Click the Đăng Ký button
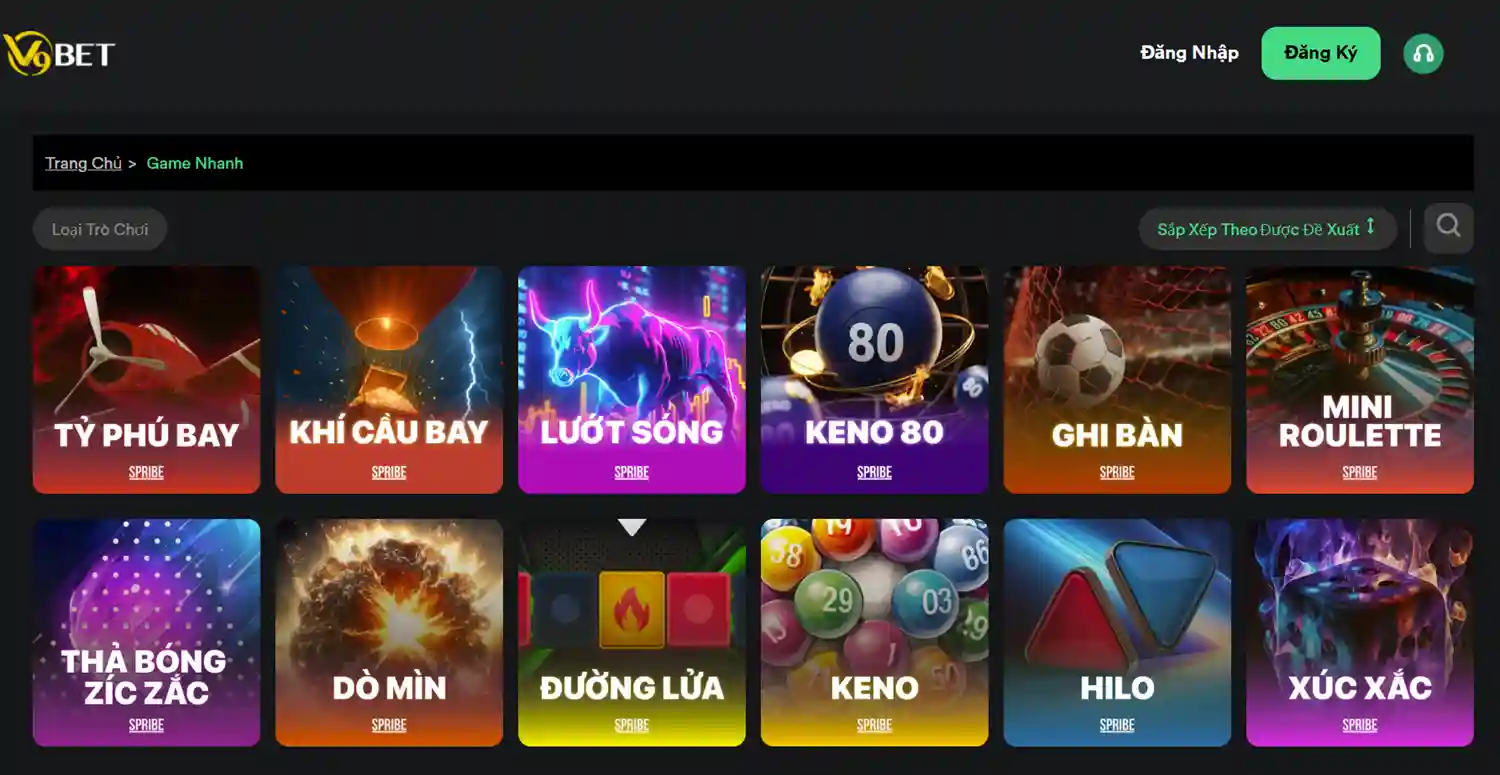Viewport: 1500px width, 775px height. pyautogui.click(x=1320, y=53)
